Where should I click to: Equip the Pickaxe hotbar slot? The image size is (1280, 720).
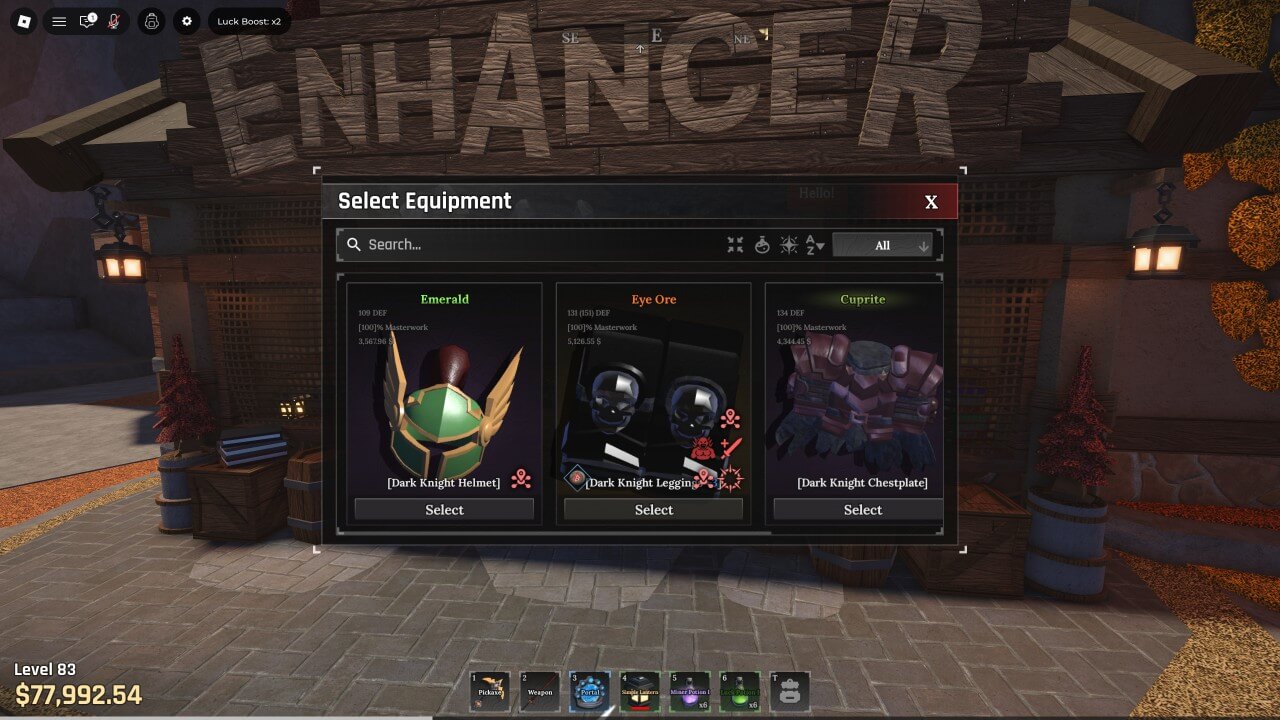(x=490, y=692)
